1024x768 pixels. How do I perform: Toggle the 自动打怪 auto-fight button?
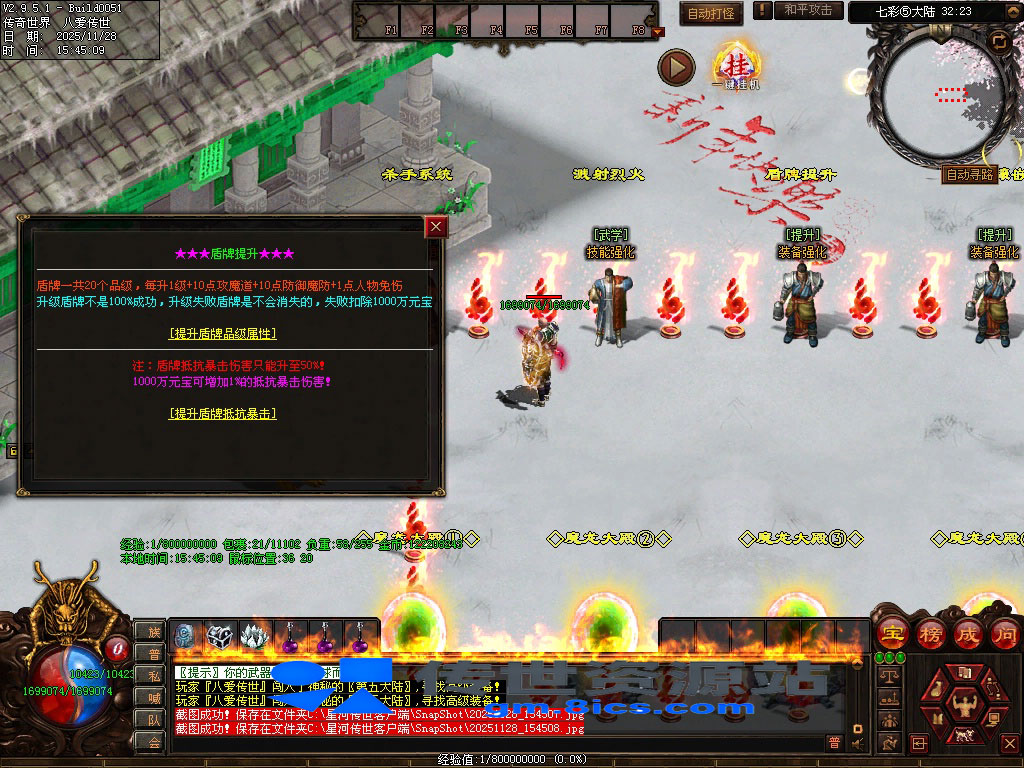coord(711,13)
